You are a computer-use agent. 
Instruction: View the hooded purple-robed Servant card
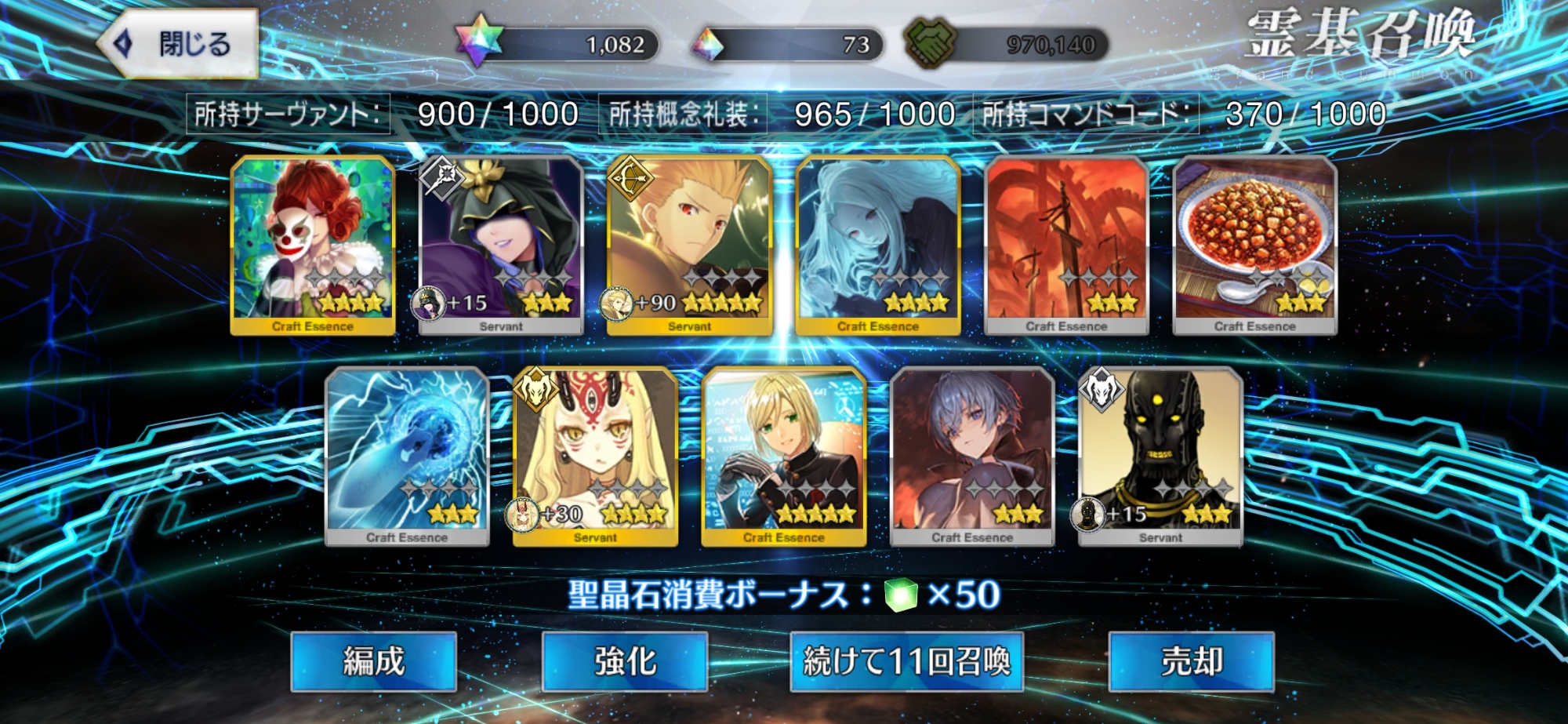coord(501,245)
